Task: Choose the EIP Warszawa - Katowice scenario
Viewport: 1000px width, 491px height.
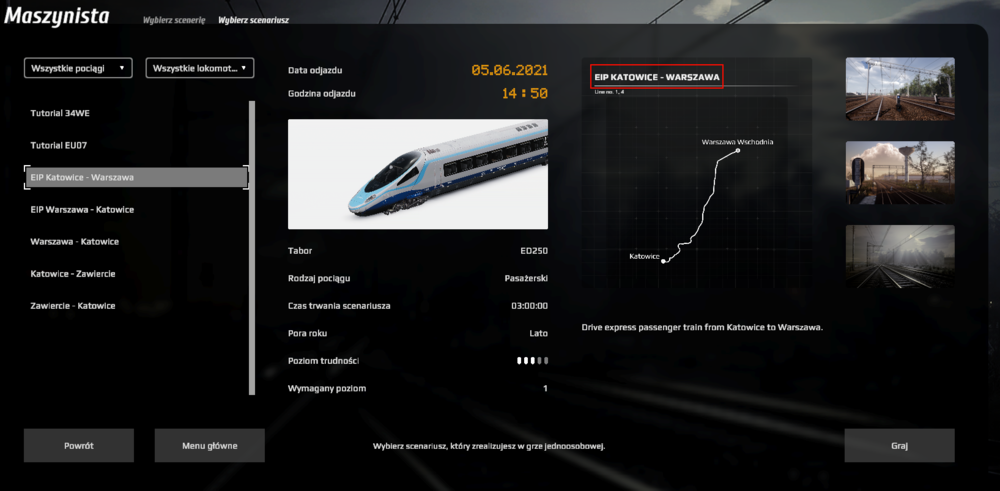Action: pos(82,209)
